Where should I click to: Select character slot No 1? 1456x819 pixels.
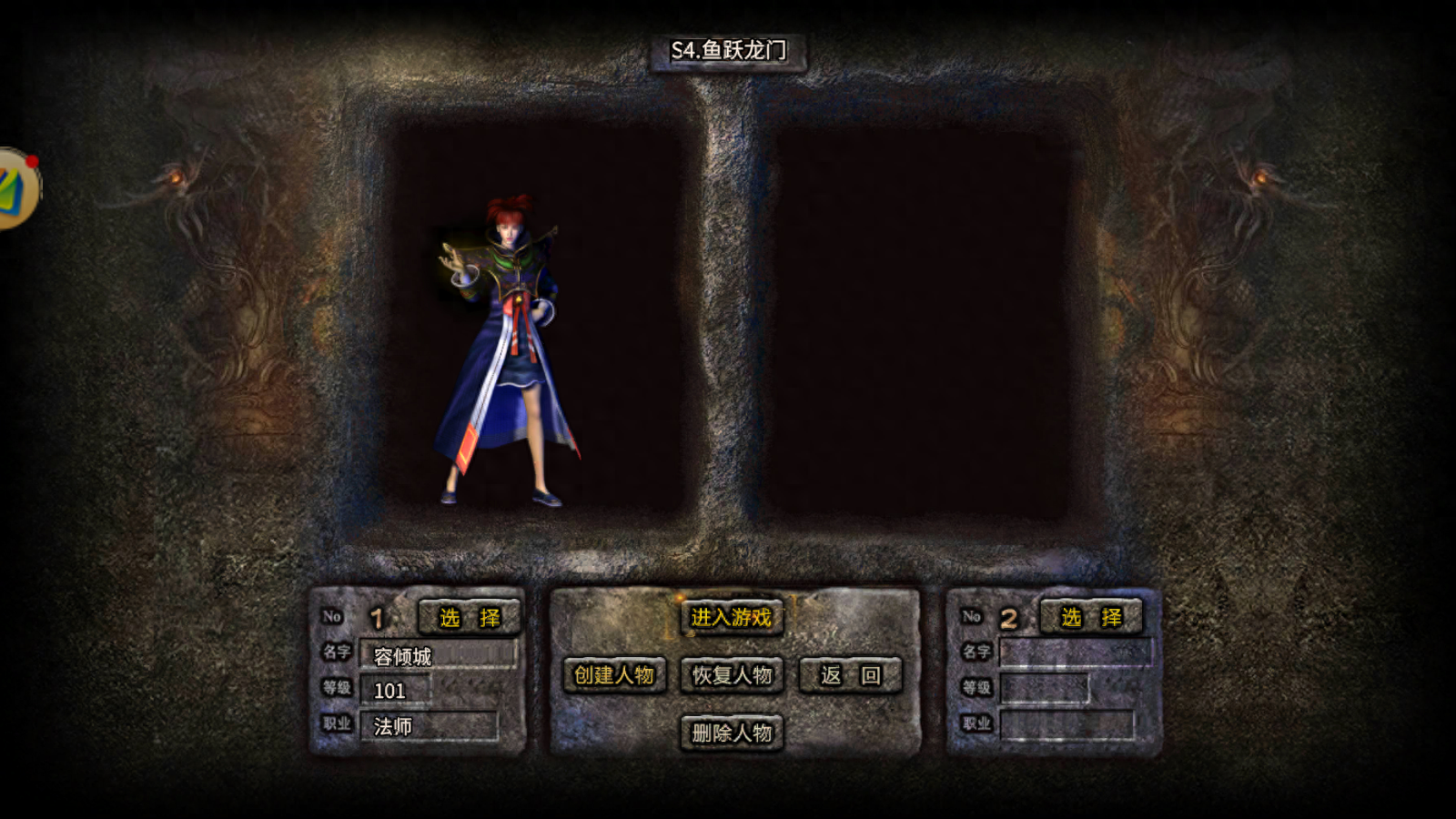[469, 617]
